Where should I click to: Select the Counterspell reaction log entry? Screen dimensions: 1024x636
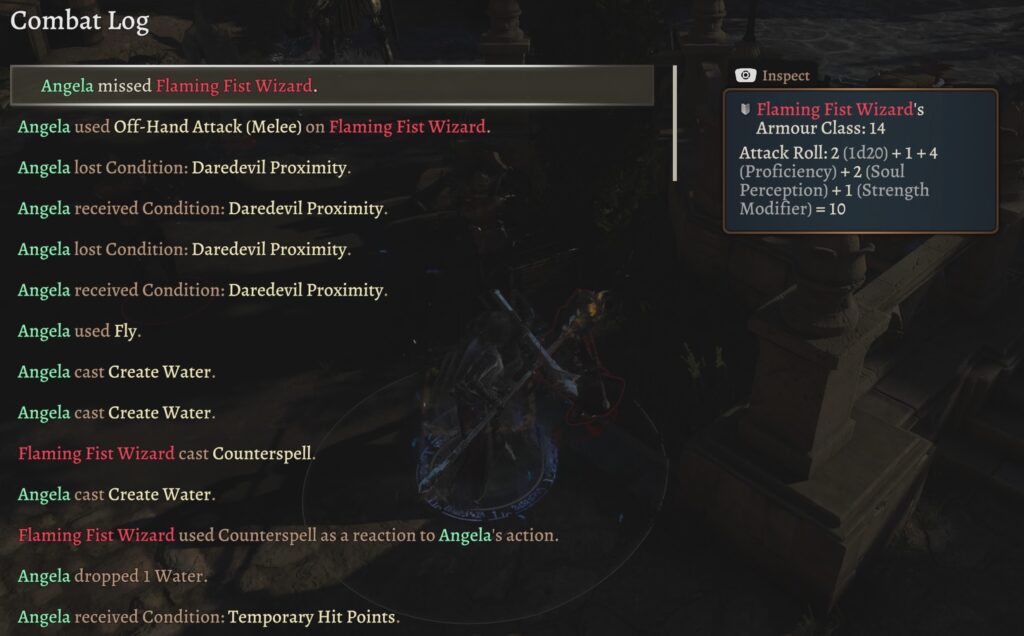pos(288,536)
